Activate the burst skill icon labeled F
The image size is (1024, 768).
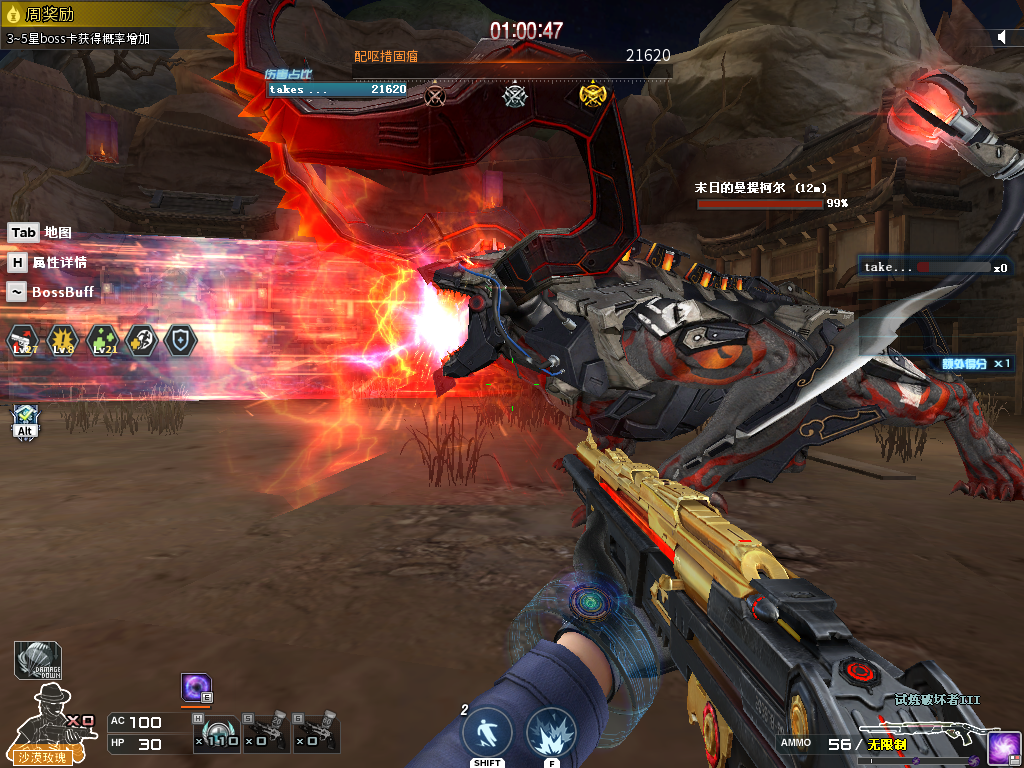(551, 733)
